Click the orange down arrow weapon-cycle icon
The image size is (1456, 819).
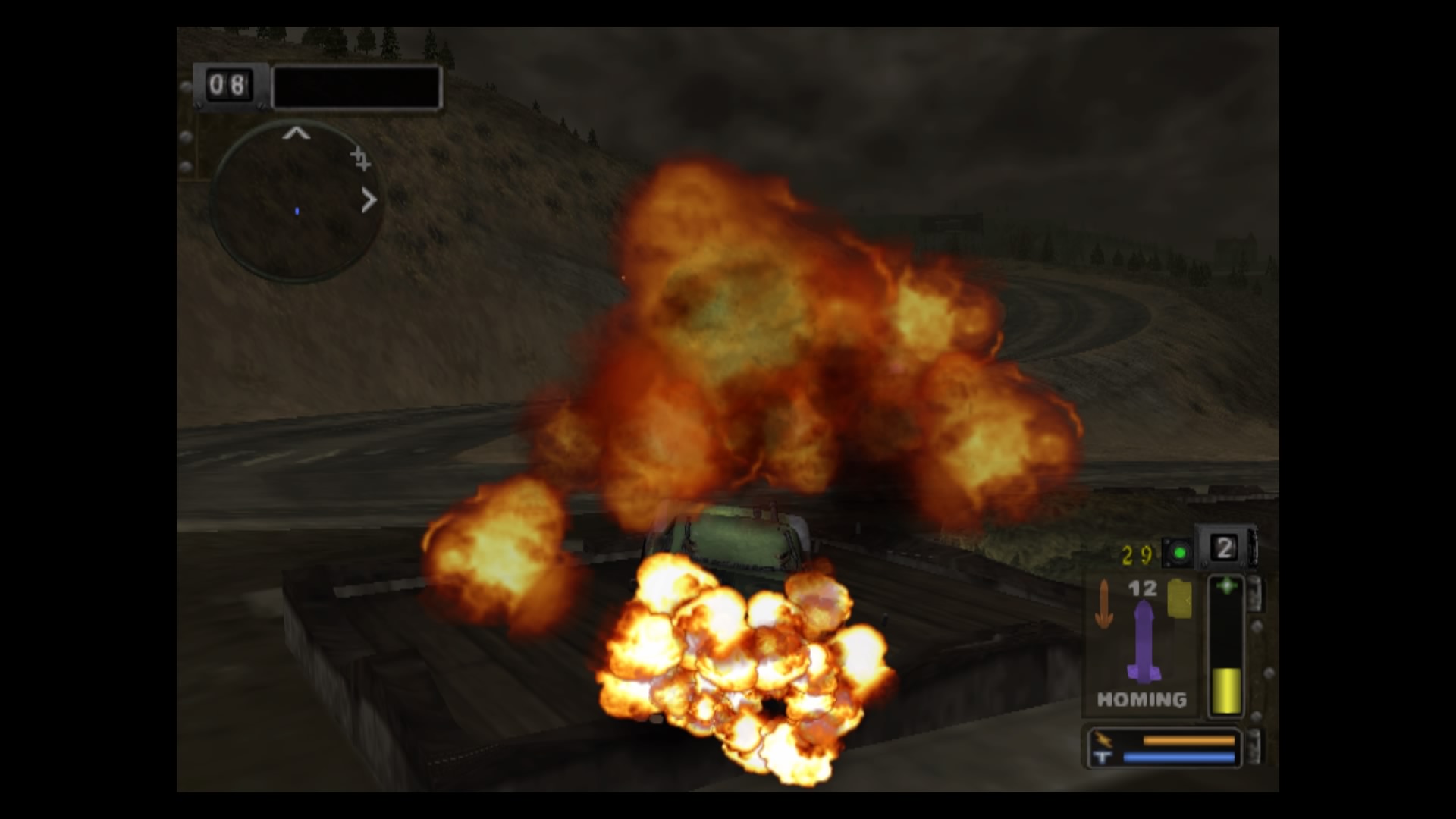tap(1104, 604)
